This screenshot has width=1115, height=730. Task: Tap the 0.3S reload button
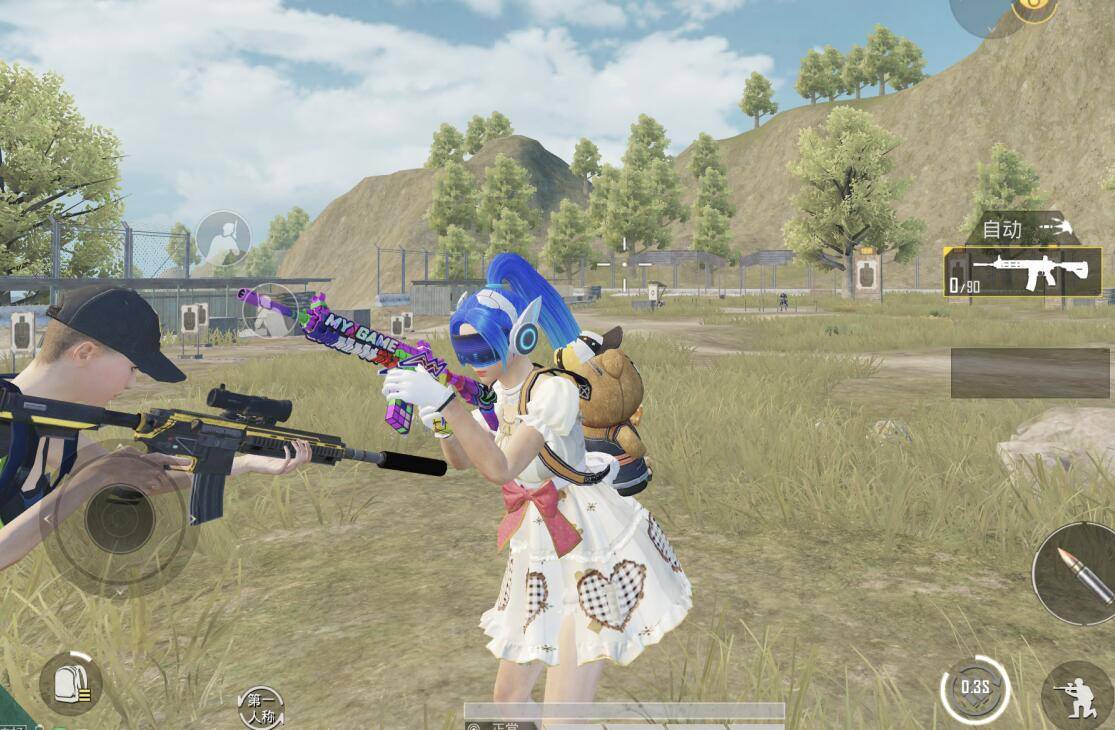pyautogui.click(x=974, y=689)
